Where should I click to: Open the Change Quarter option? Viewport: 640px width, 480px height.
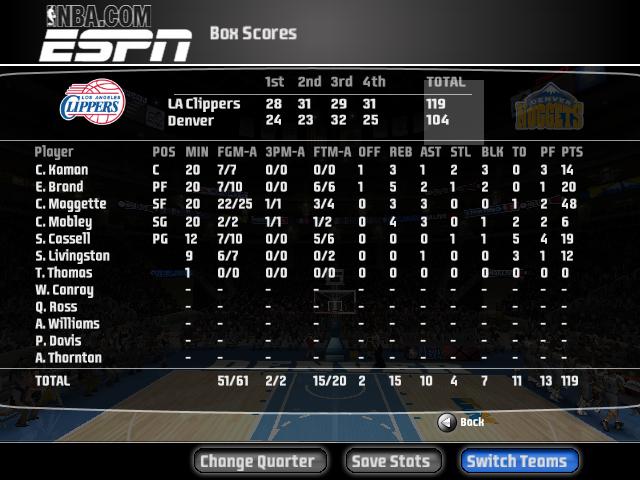(257, 461)
